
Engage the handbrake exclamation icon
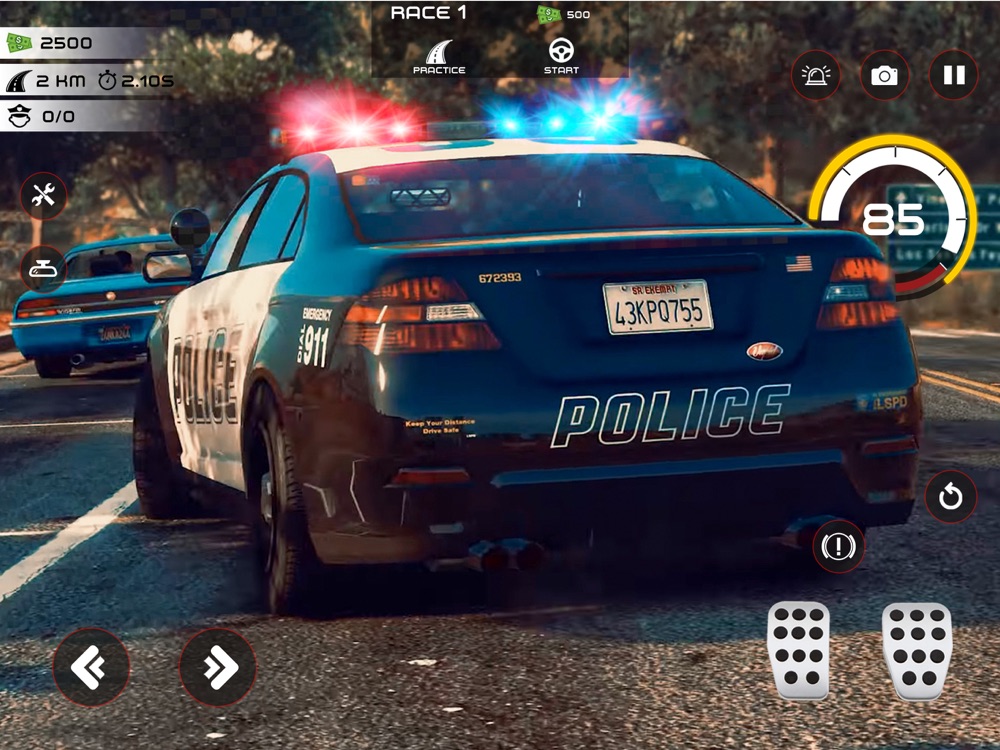tap(838, 546)
